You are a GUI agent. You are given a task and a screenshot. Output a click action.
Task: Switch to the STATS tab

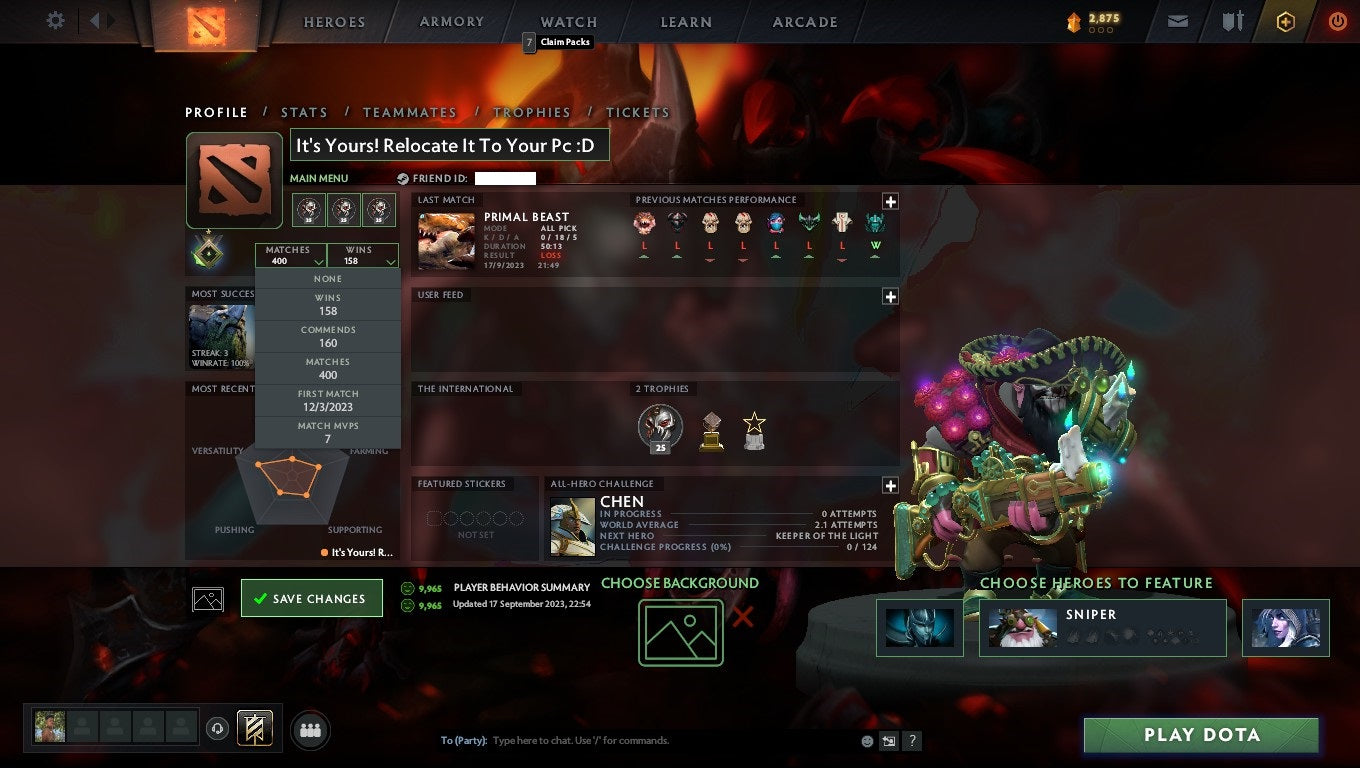[x=304, y=112]
